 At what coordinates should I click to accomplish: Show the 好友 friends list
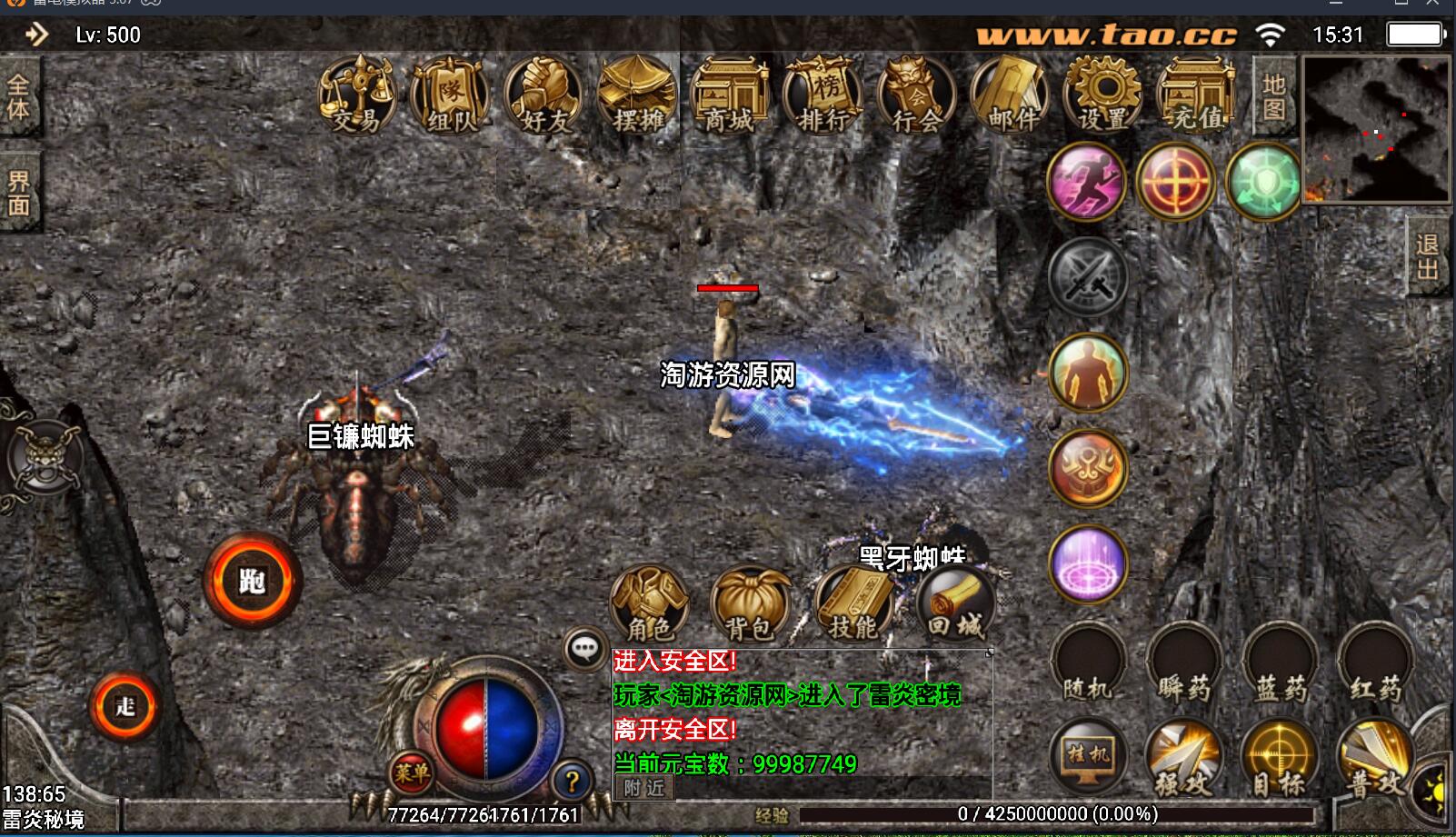tap(544, 95)
